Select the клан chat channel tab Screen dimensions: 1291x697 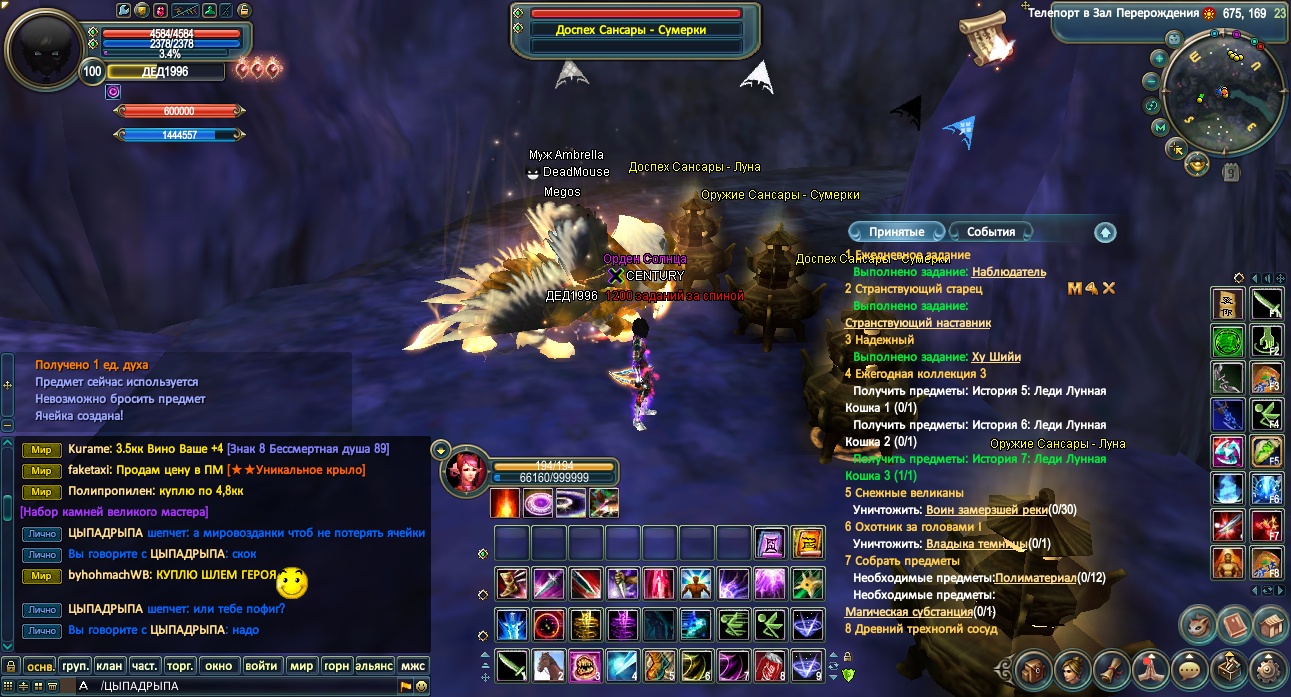(x=109, y=665)
